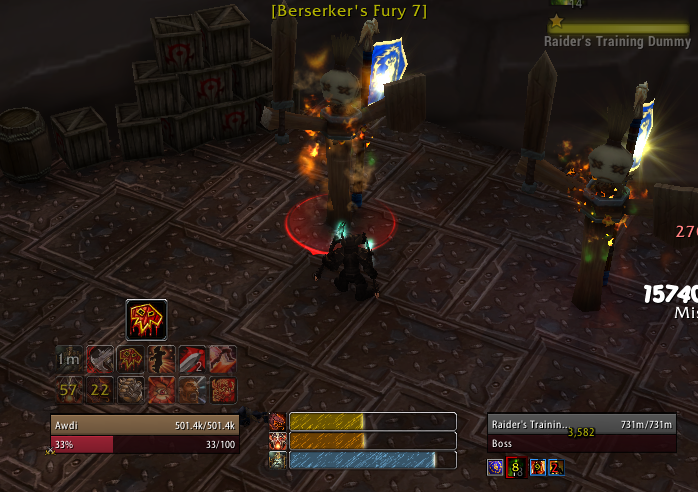Use the shouting warrior face ability
The height and width of the screenshot is (492, 698).
[x=192, y=389]
